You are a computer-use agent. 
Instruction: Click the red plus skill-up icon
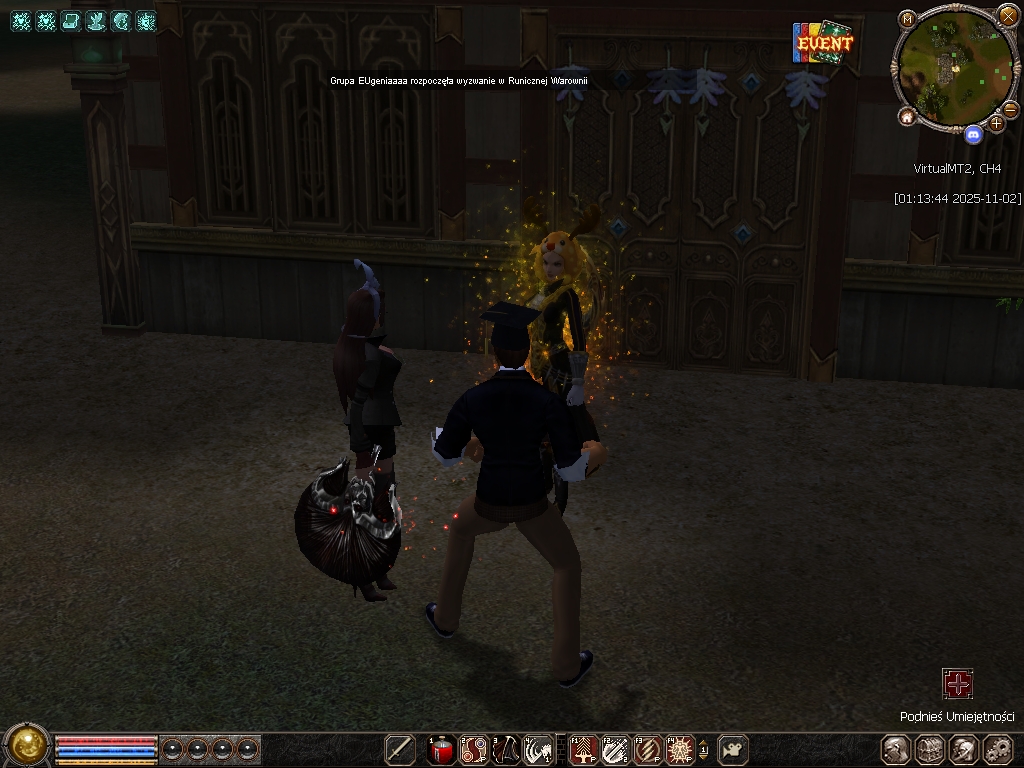[958, 684]
